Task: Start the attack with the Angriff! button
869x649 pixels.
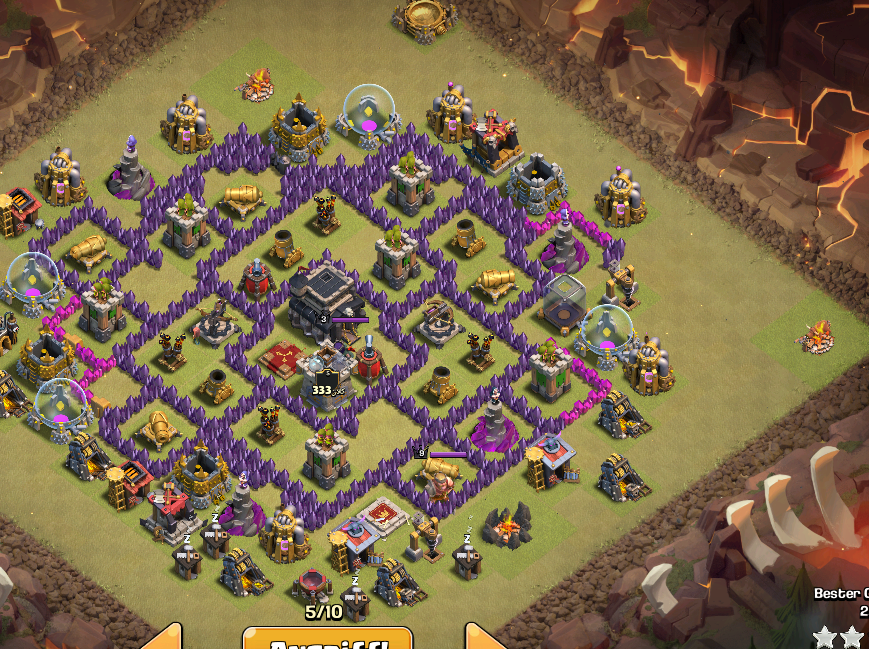Action: [327, 639]
